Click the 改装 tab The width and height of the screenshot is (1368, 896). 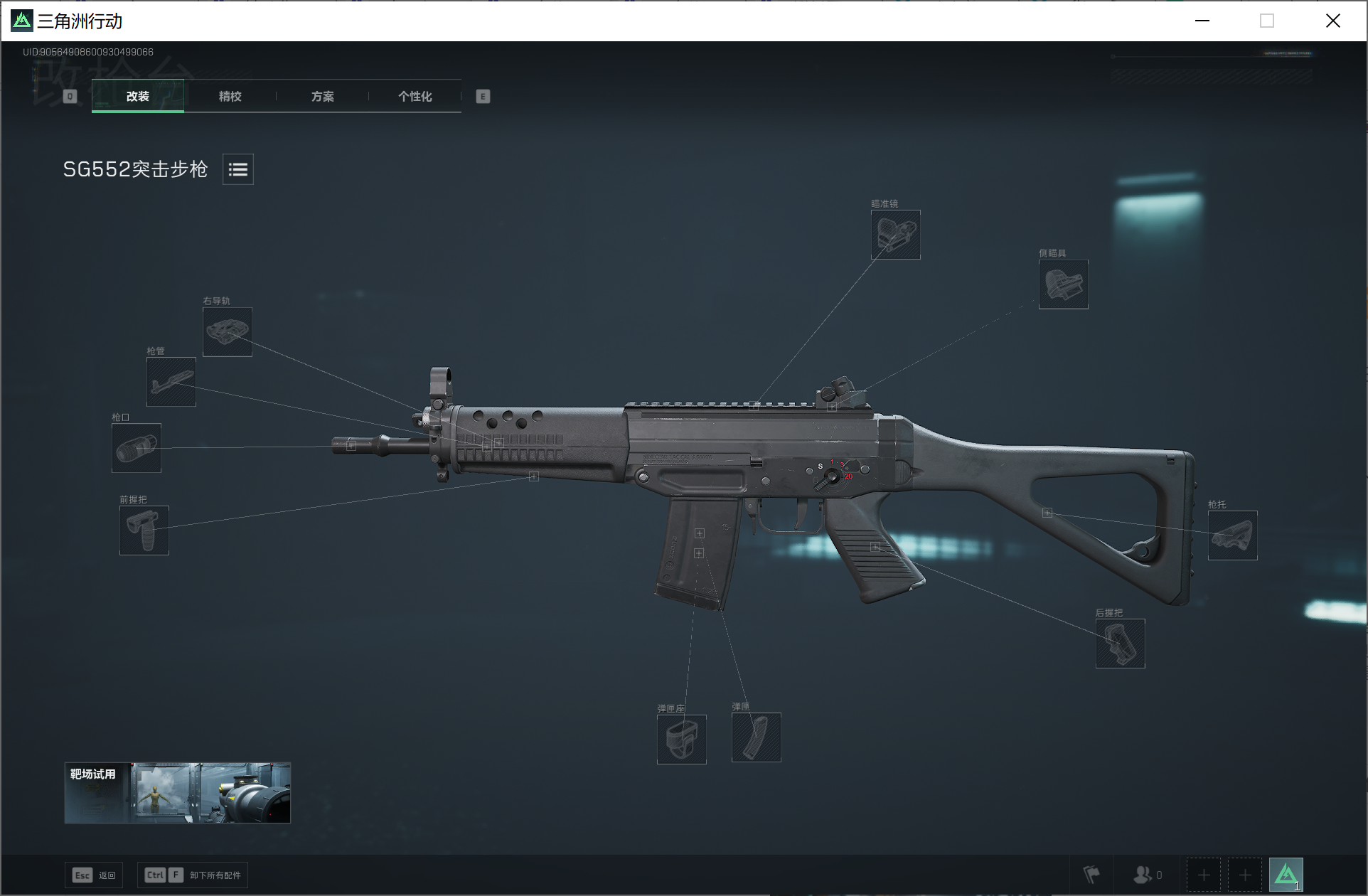coord(138,97)
